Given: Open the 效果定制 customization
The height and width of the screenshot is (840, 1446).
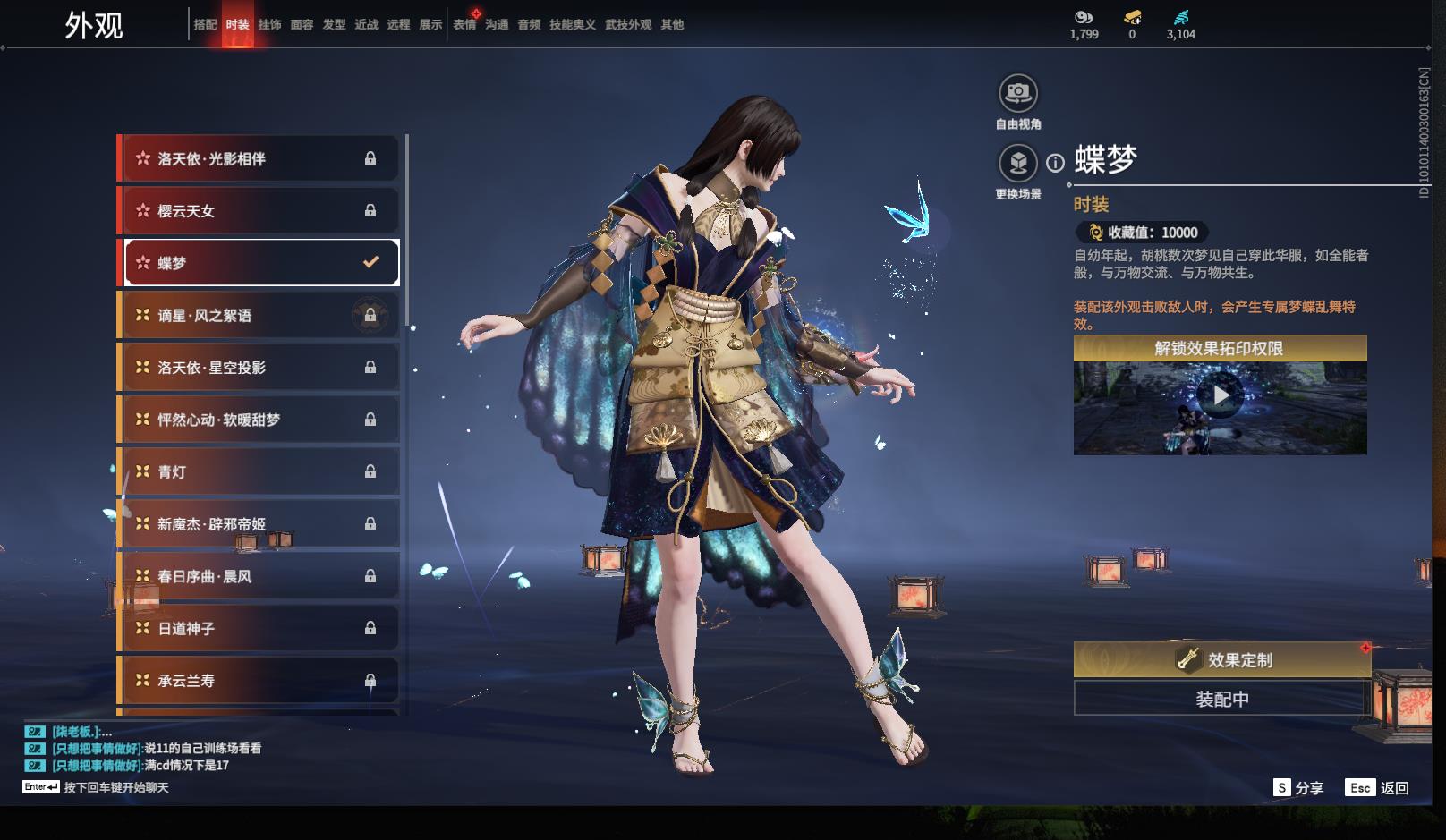Looking at the screenshot, I should [x=1221, y=660].
